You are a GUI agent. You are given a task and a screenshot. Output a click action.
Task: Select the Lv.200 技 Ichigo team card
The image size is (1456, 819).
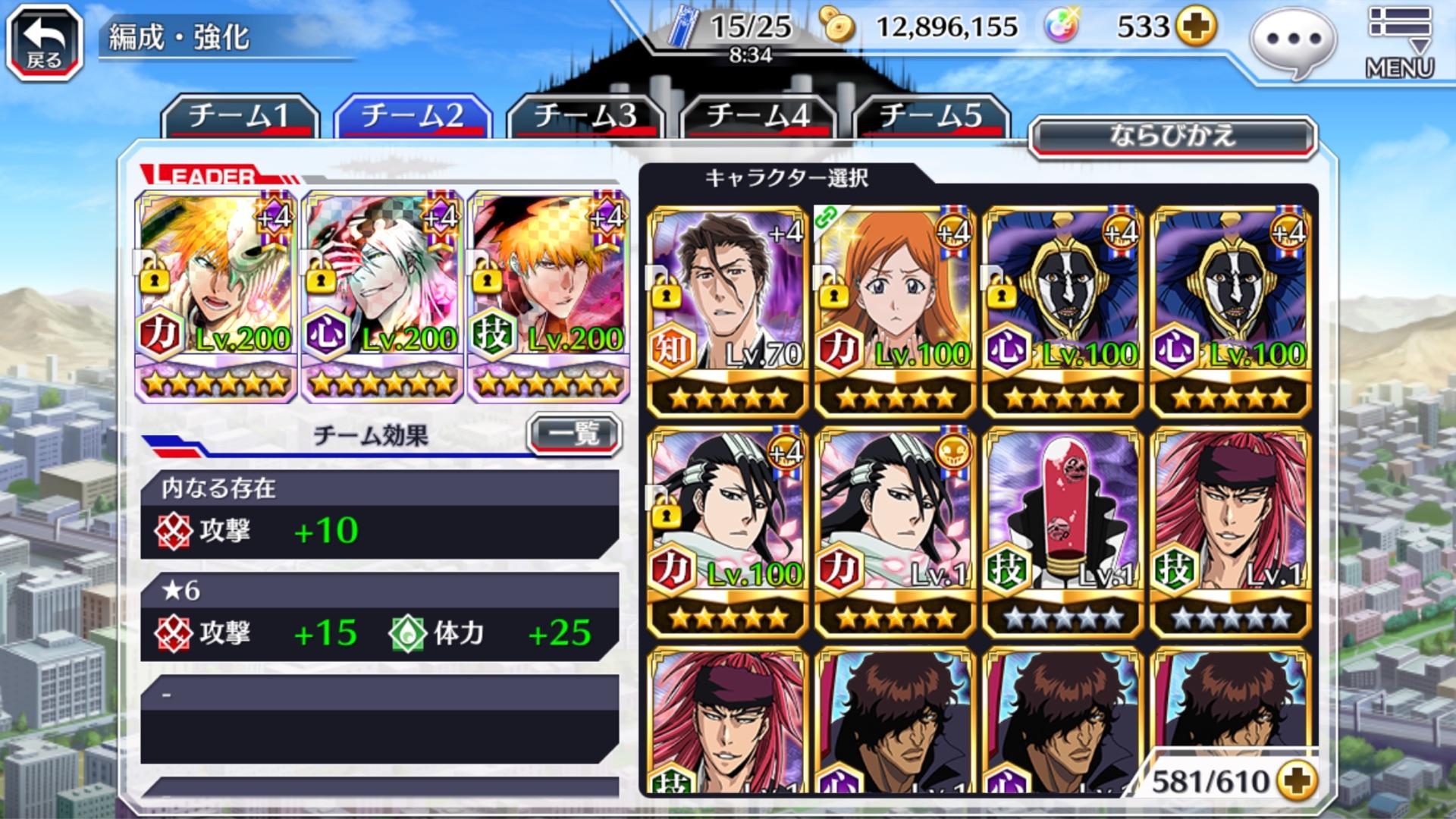pos(548,296)
